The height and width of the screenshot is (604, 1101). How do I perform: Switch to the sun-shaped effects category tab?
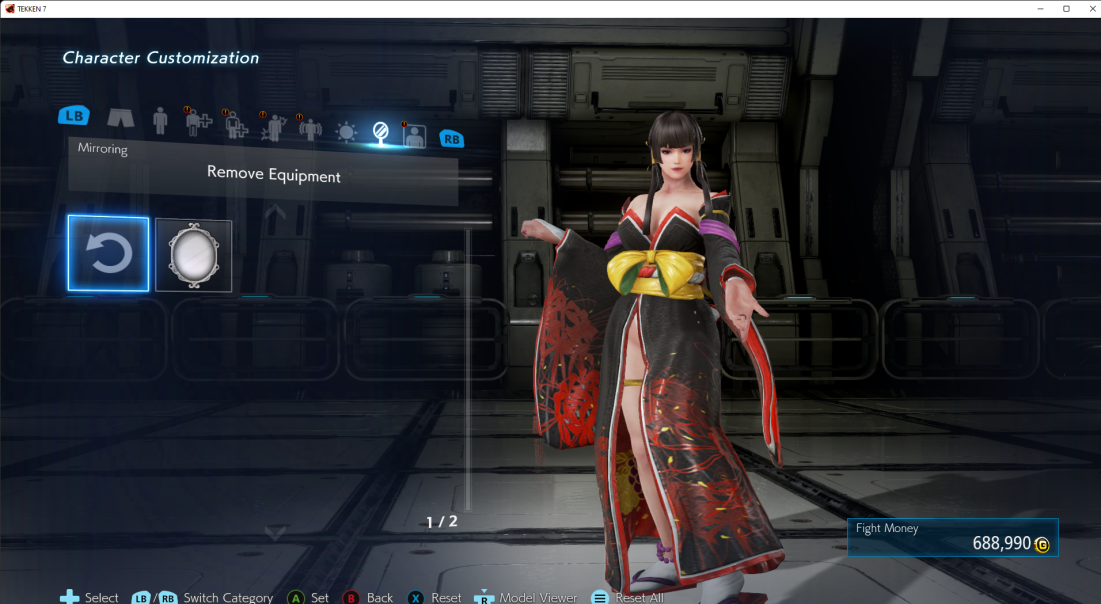pos(346,131)
